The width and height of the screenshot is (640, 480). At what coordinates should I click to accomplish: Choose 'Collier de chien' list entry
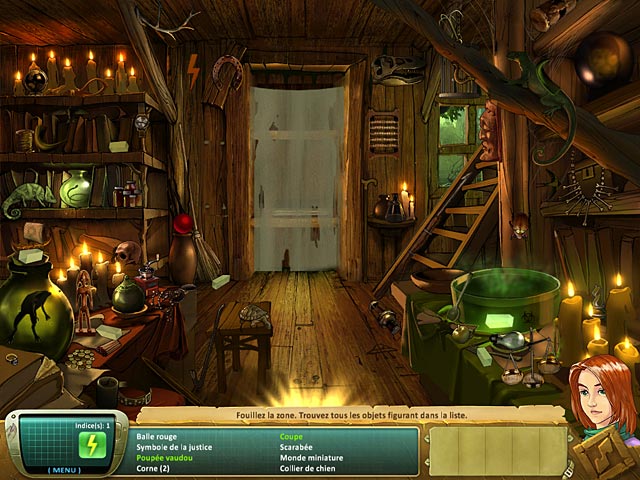point(309,468)
